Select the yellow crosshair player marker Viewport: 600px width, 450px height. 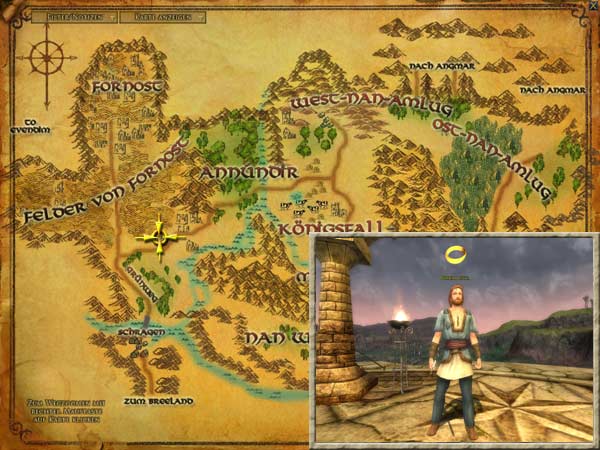159,238
